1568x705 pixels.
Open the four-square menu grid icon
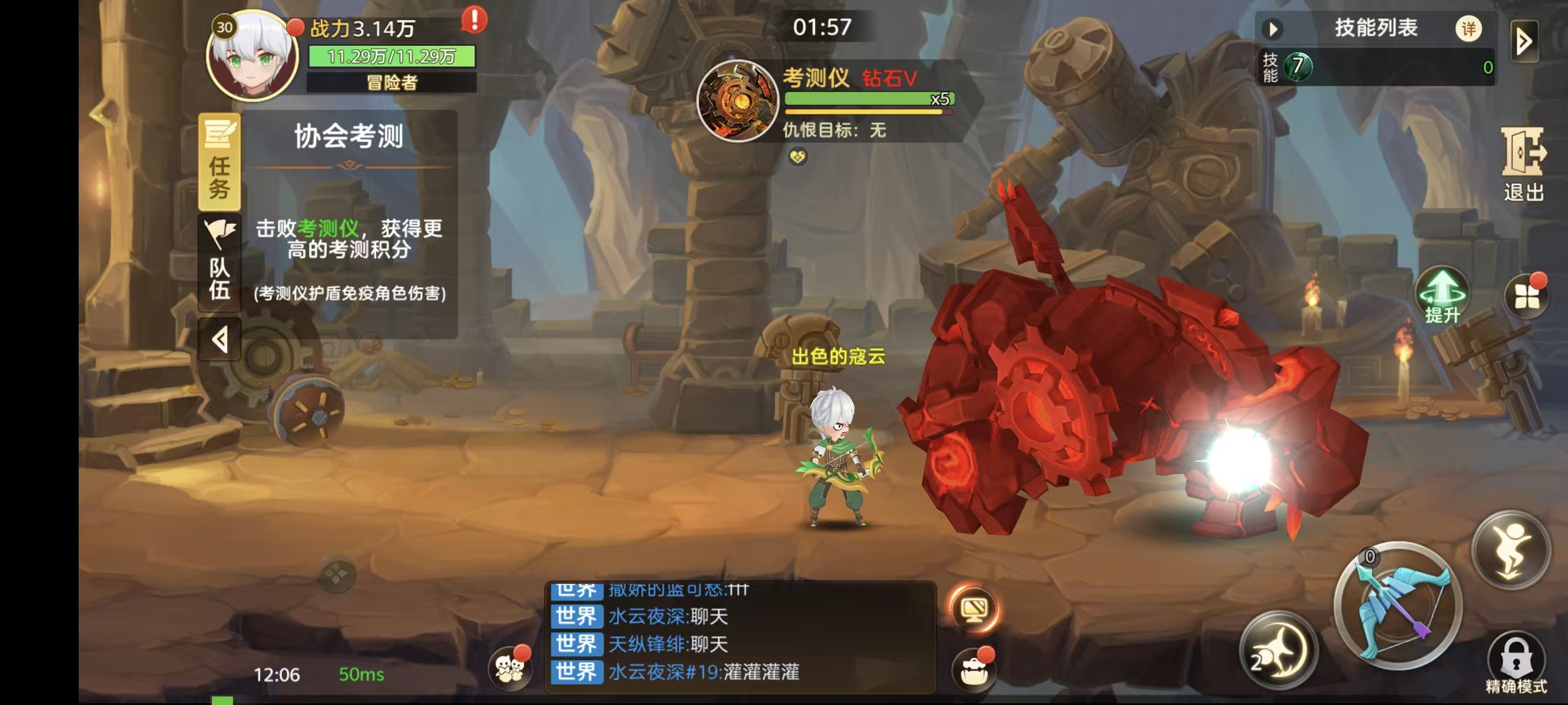tap(1527, 297)
